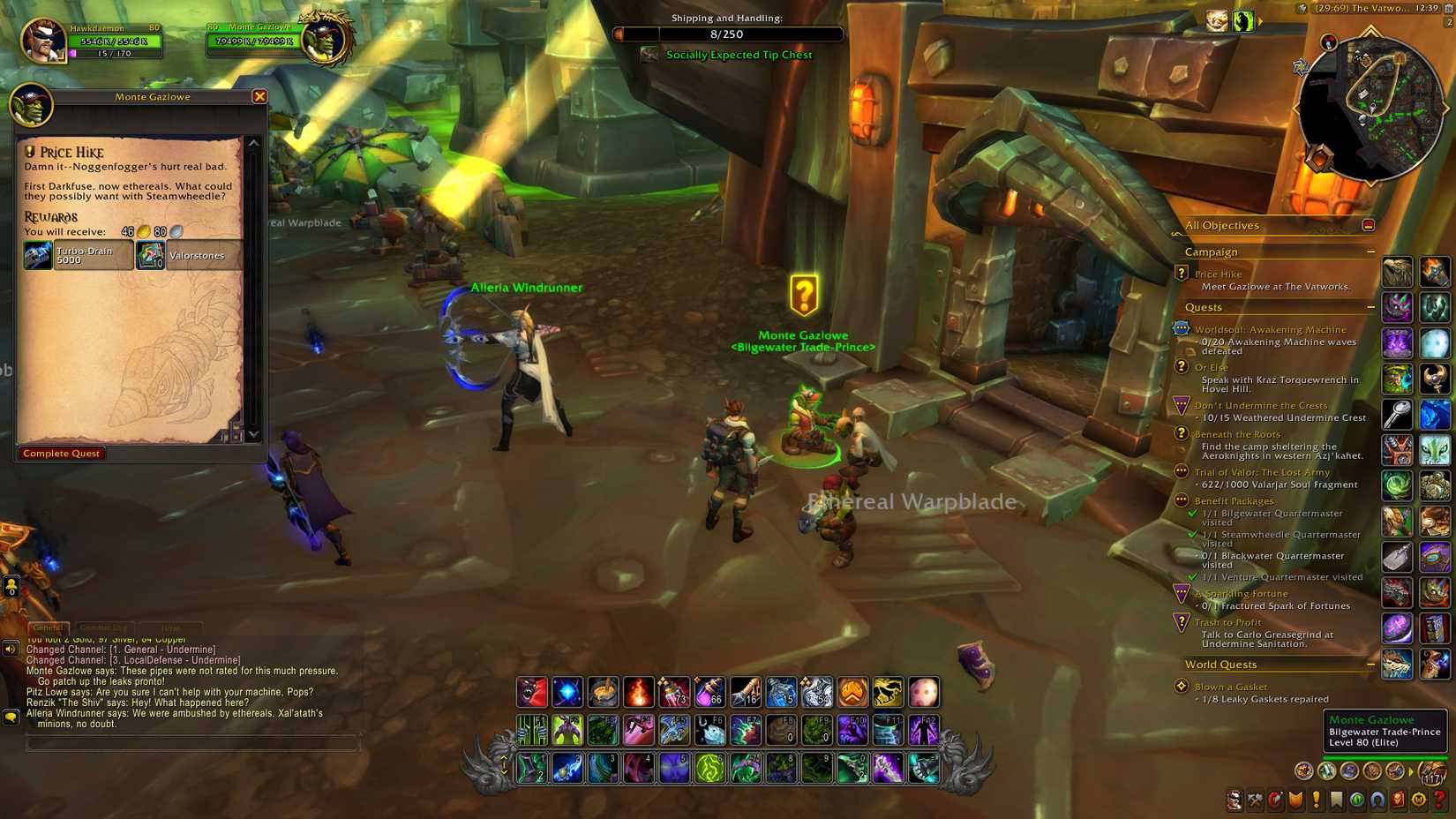The width and height of the screenshot is (1456, 819).
Task: Select the Turbo-Drain 5000 reward icon
Action: pos(37,254)
